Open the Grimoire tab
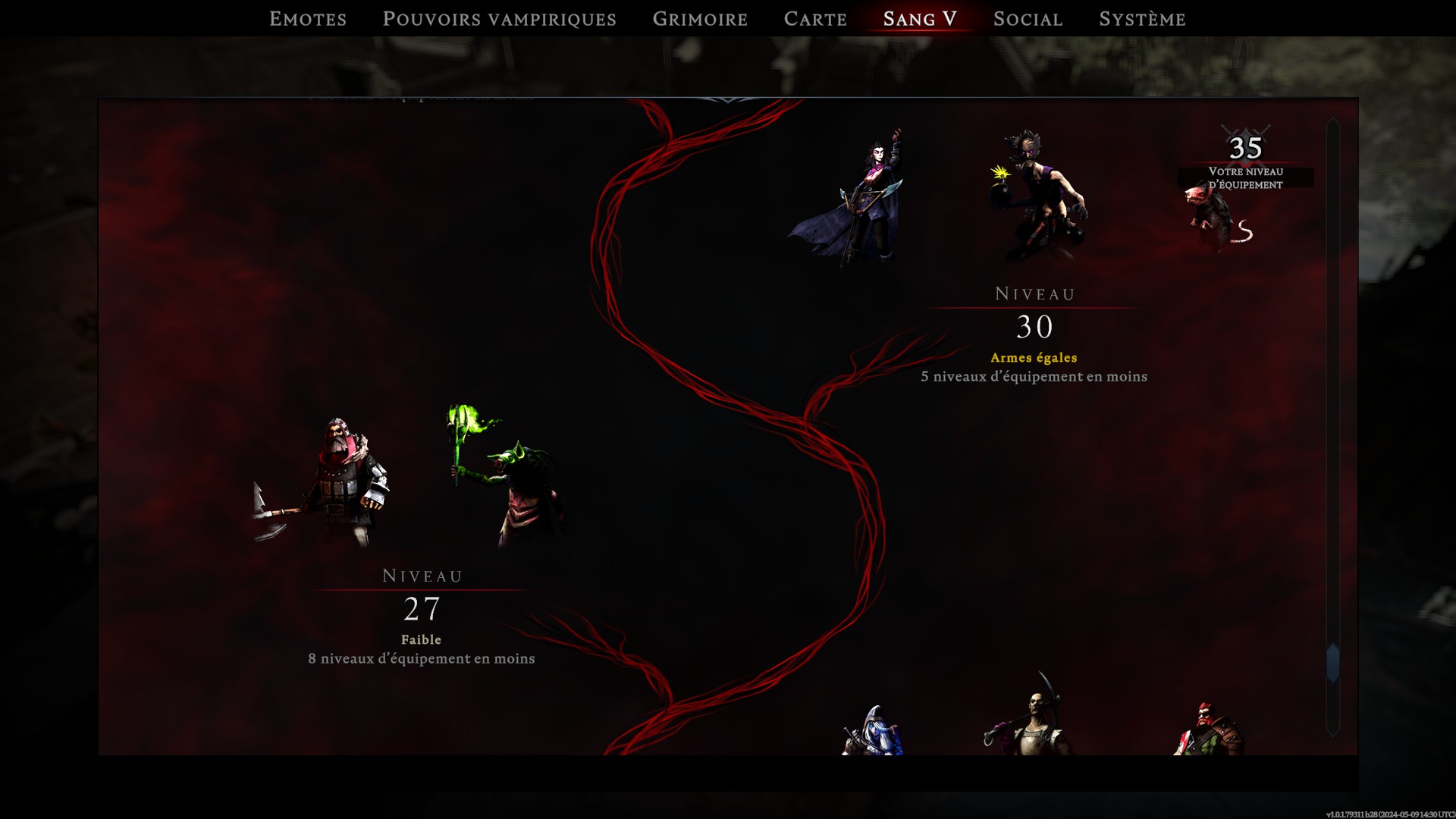The image size is (1456, 819). (700, 19)
